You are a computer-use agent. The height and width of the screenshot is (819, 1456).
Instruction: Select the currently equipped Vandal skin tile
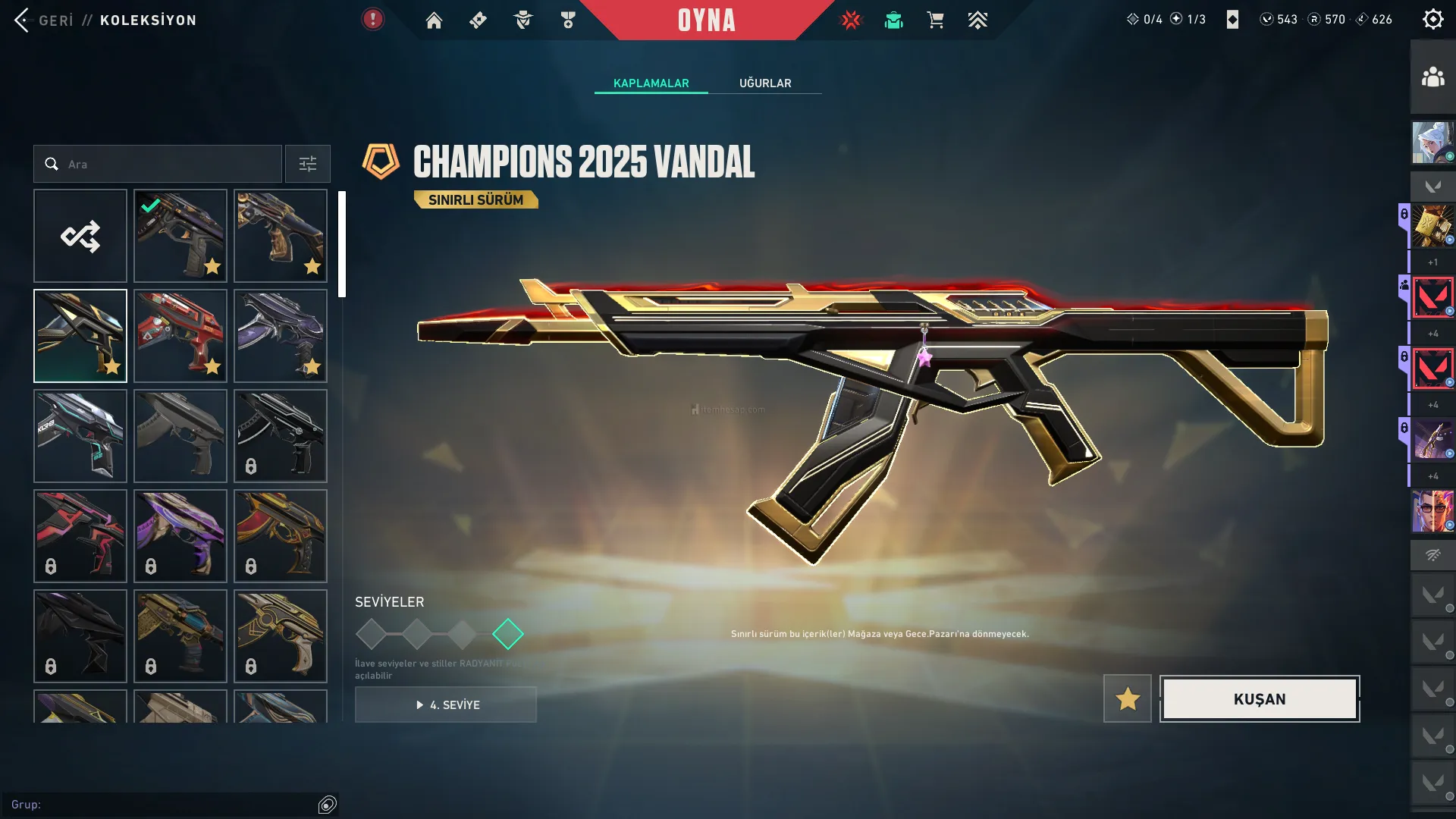point(180,236)
